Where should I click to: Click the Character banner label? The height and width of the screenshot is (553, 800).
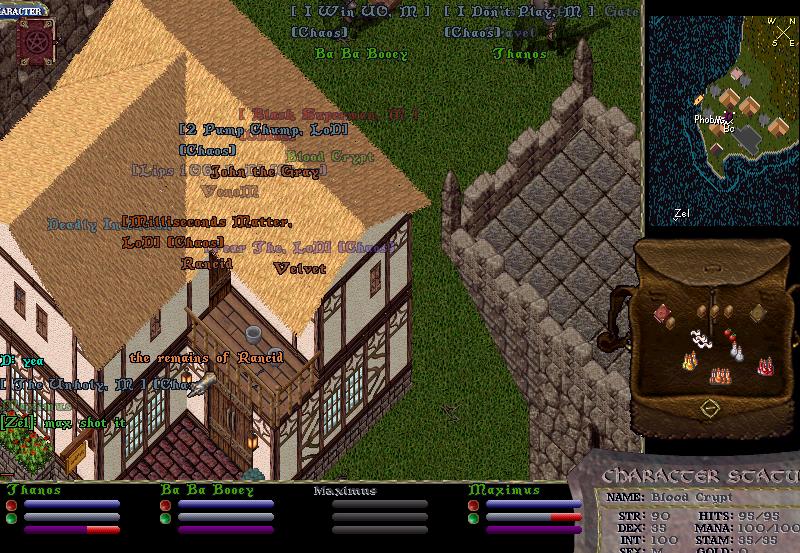click(22, 11)
